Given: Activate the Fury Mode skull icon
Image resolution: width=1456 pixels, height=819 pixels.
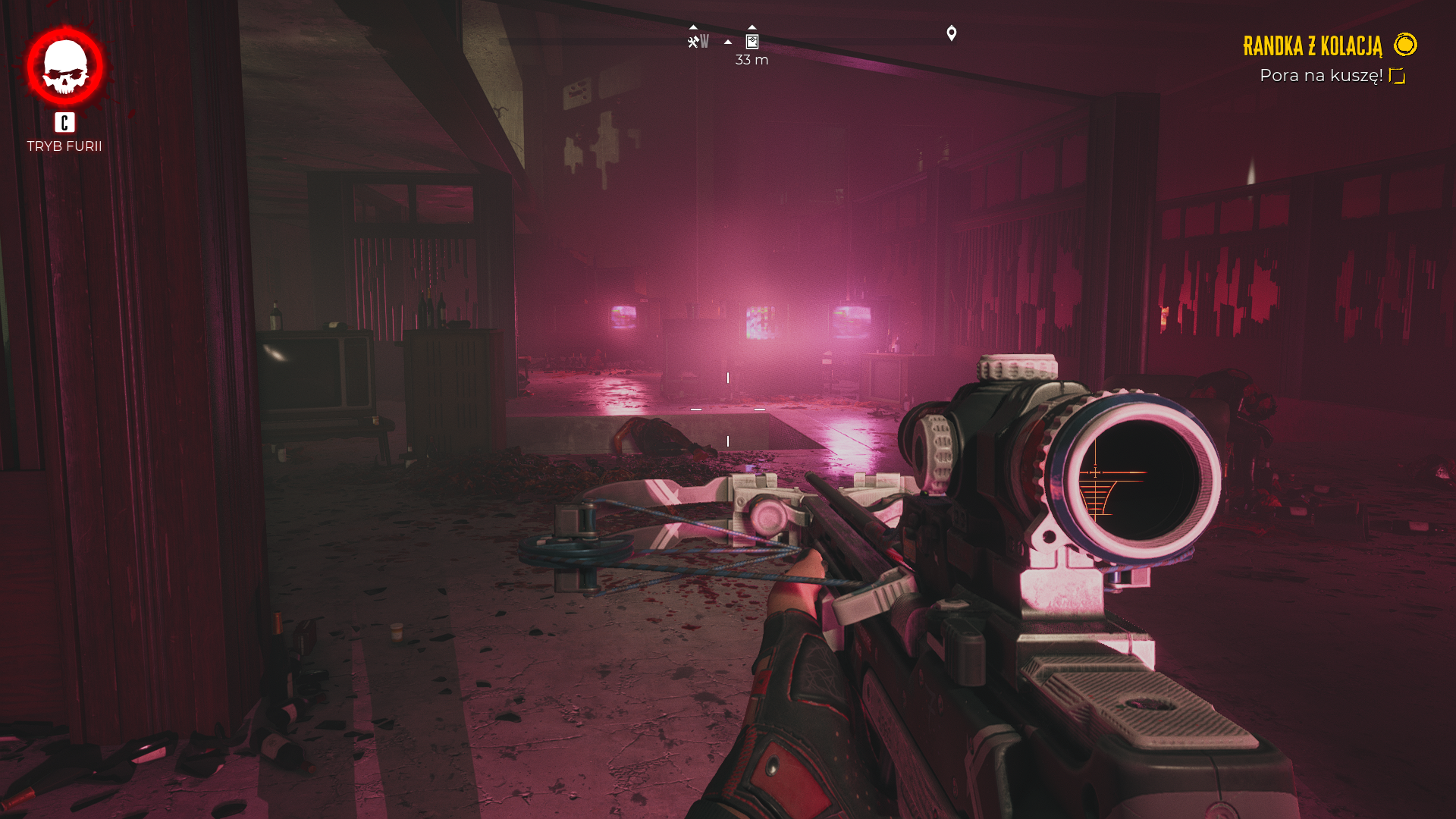Looking at the screenshot, I should 65,67.
